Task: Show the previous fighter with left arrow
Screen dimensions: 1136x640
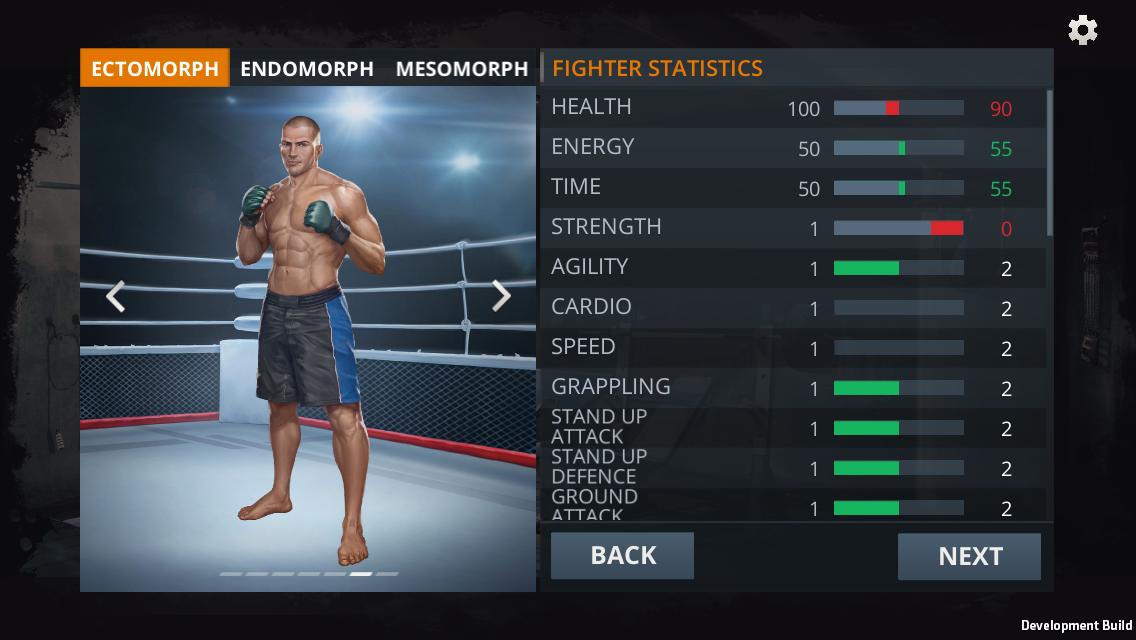Action: point(116,296)
